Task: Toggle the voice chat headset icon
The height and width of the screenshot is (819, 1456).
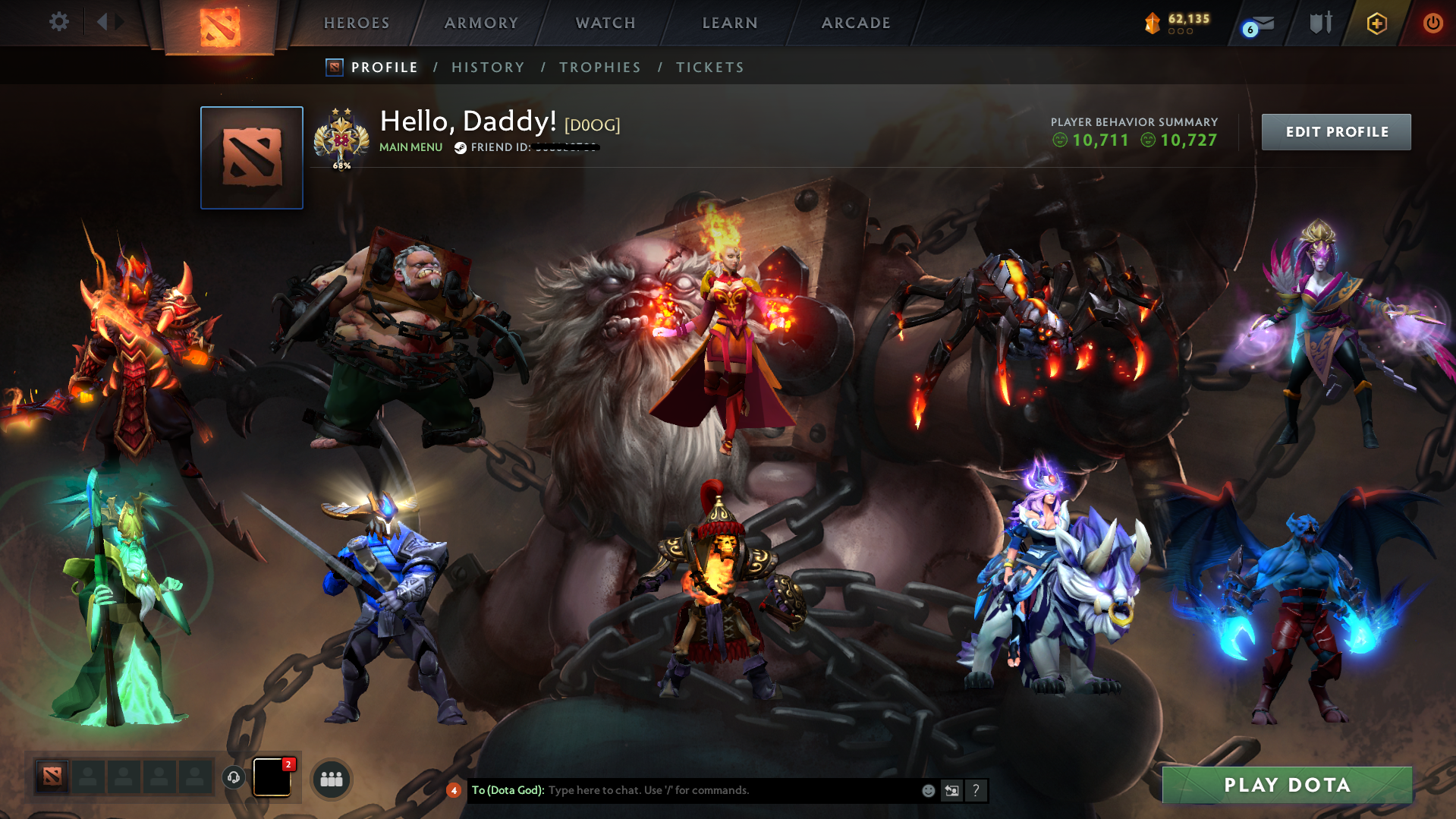Action: (233, 778)
